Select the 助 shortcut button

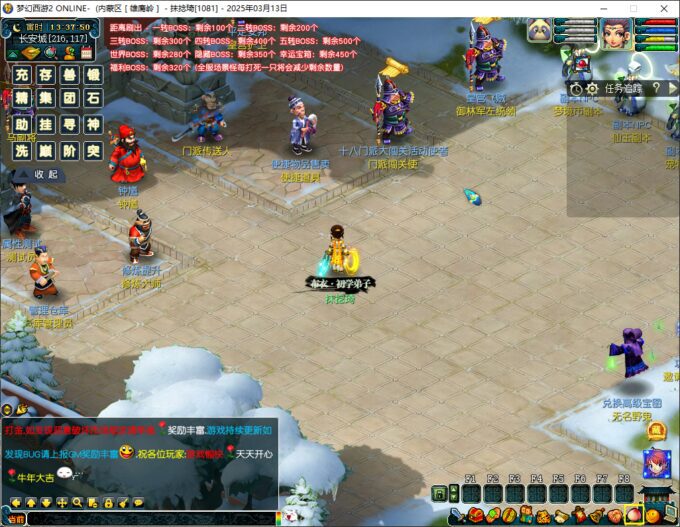coord(22,124)
